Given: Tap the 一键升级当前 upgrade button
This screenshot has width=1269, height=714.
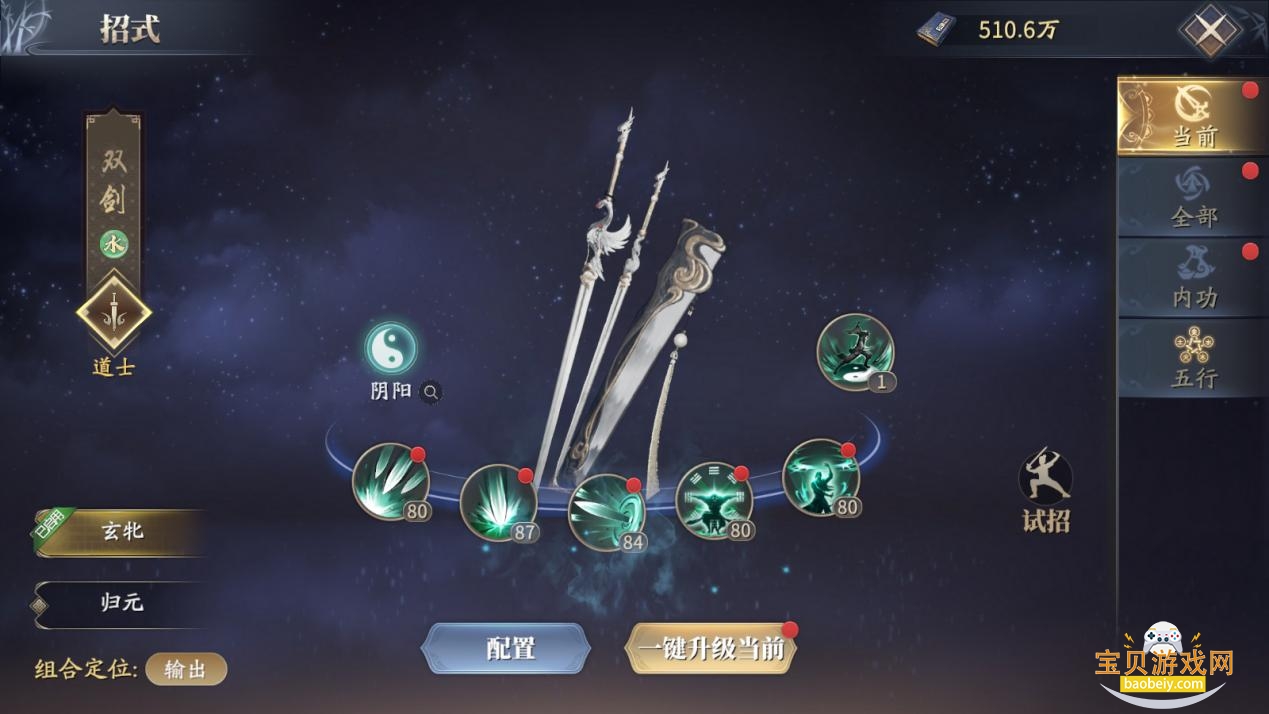Looking at the screenshot, I should (x=711, y=648).
